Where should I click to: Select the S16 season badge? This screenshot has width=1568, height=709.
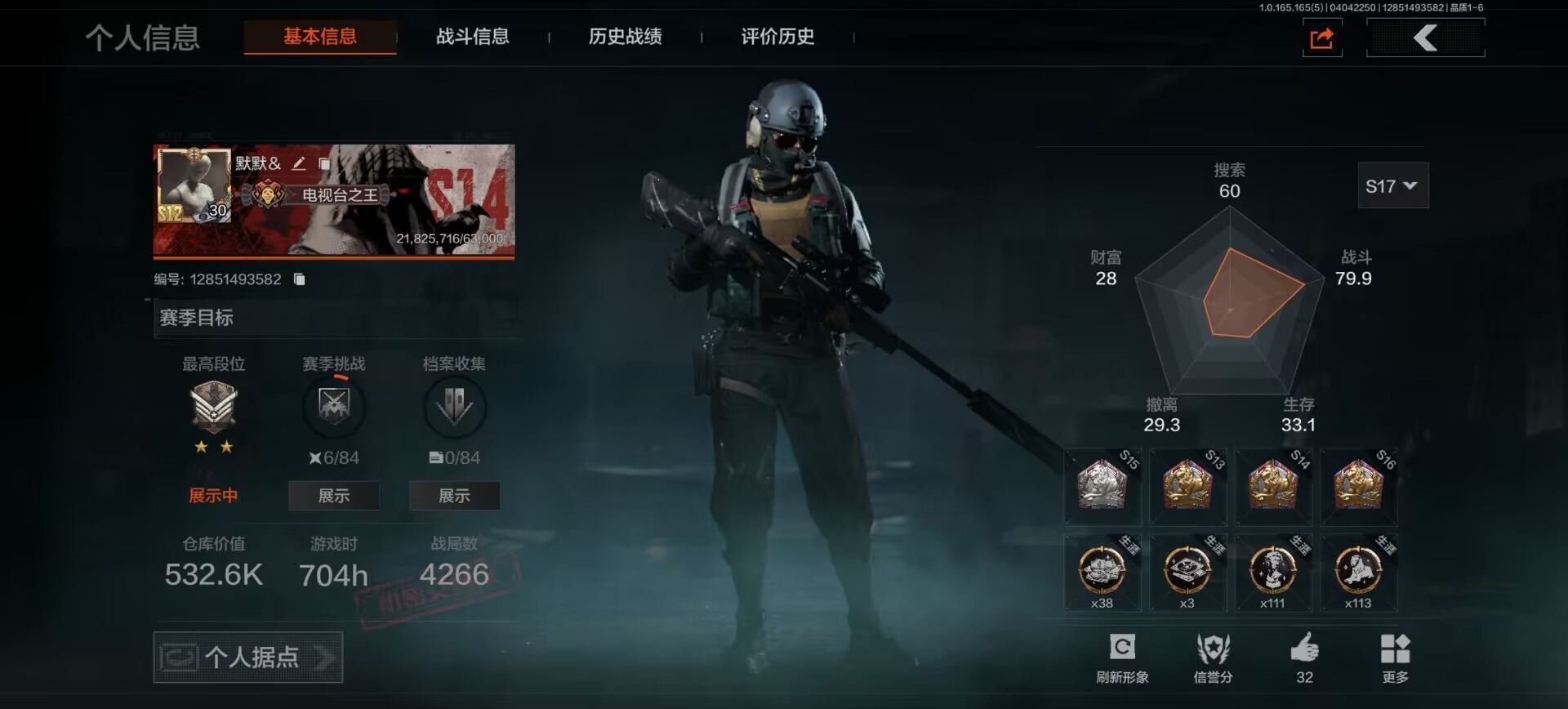coord(1358,487)
